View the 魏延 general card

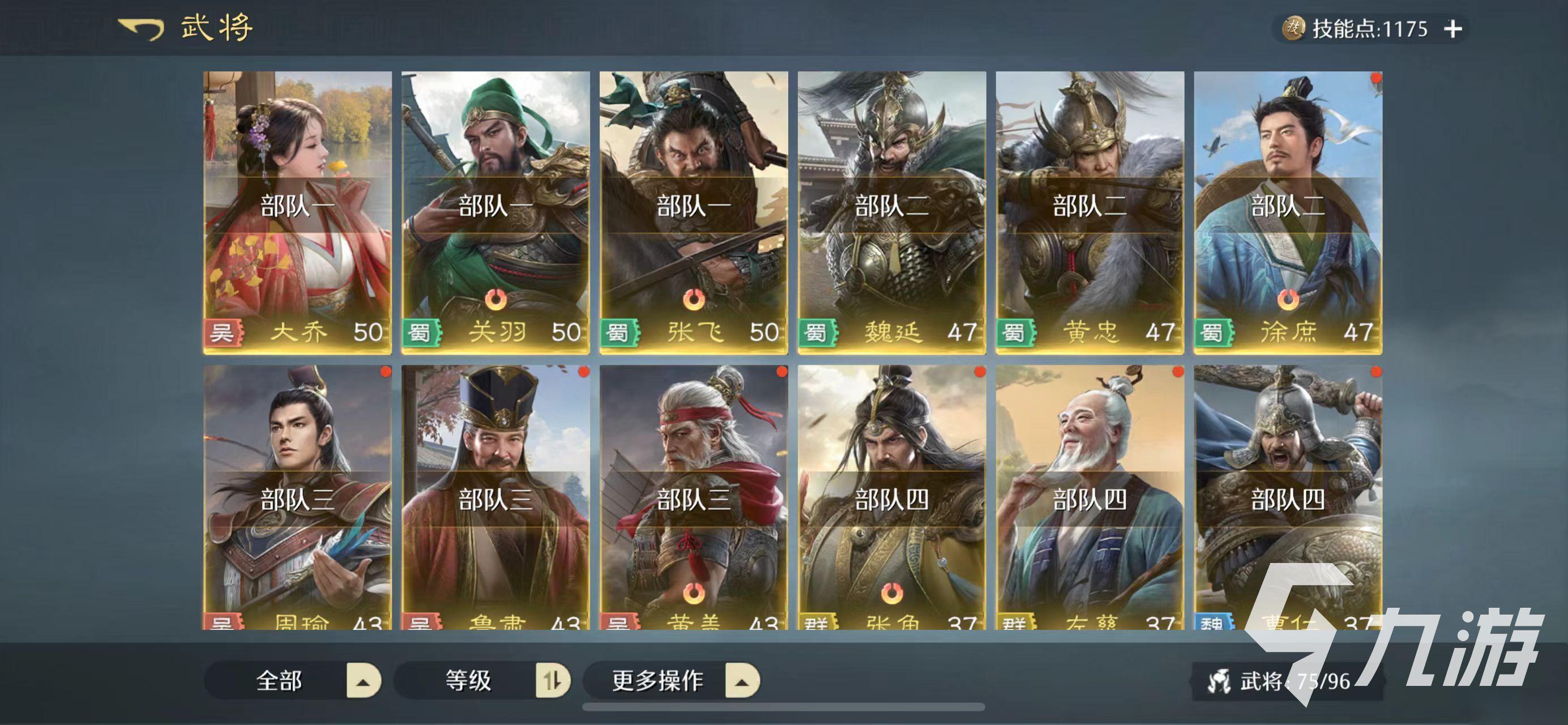pyautogui.click(x=891, y=212)
